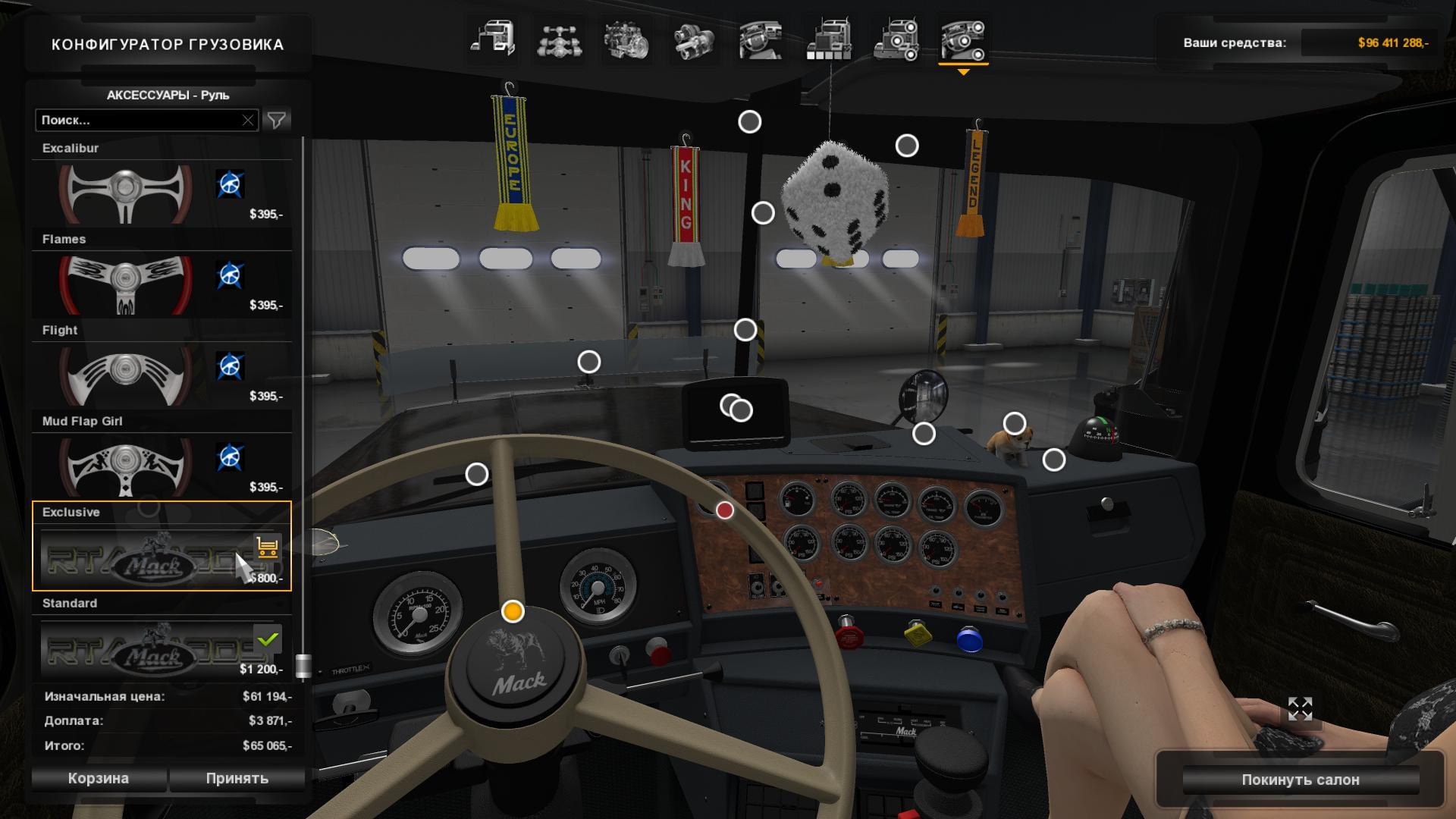
Task: Toggle the fullscreen view icon
Action: (1300, 709)
